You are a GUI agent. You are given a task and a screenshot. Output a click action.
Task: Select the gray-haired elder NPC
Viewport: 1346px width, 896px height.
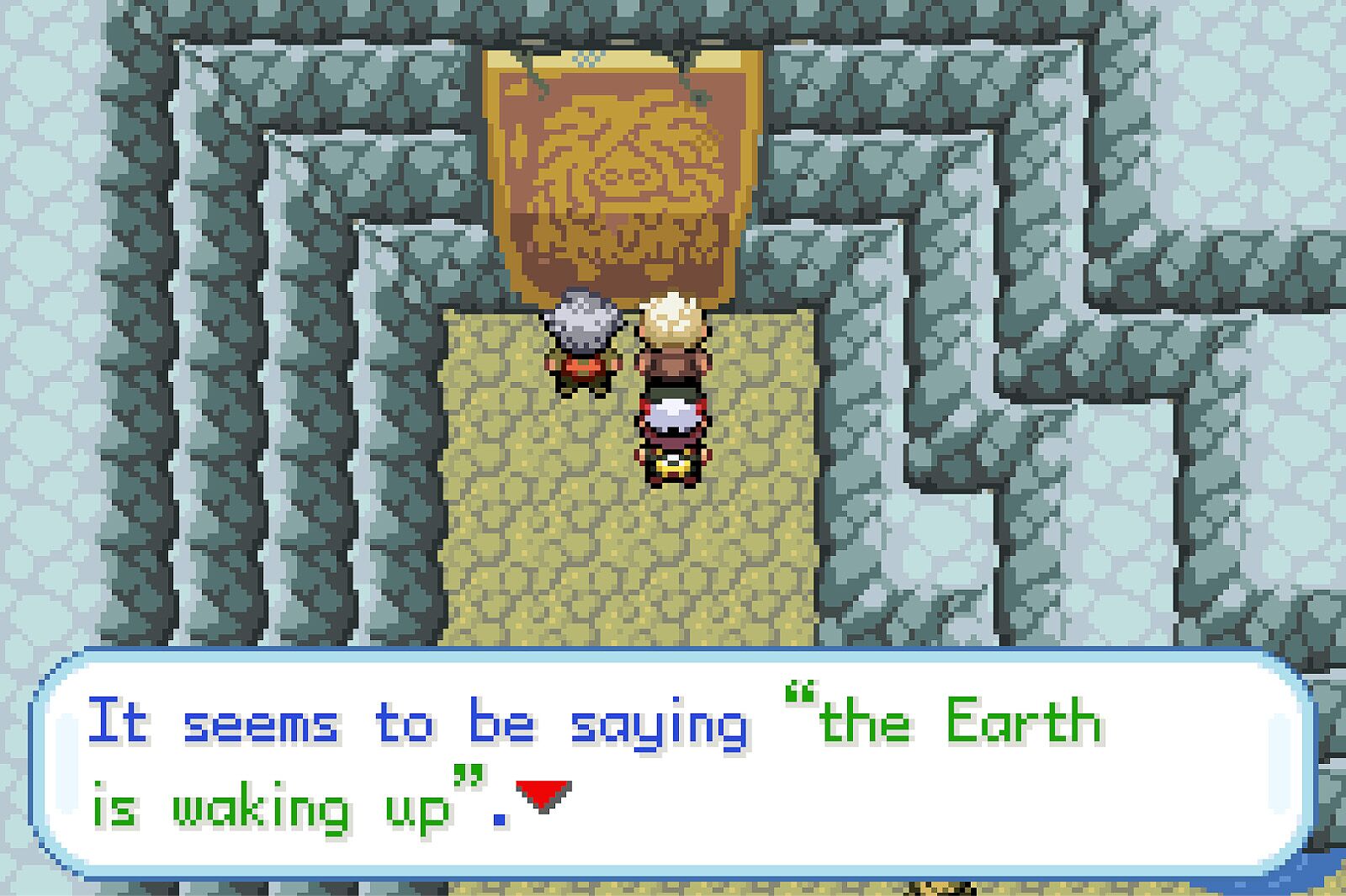[582, 345]
